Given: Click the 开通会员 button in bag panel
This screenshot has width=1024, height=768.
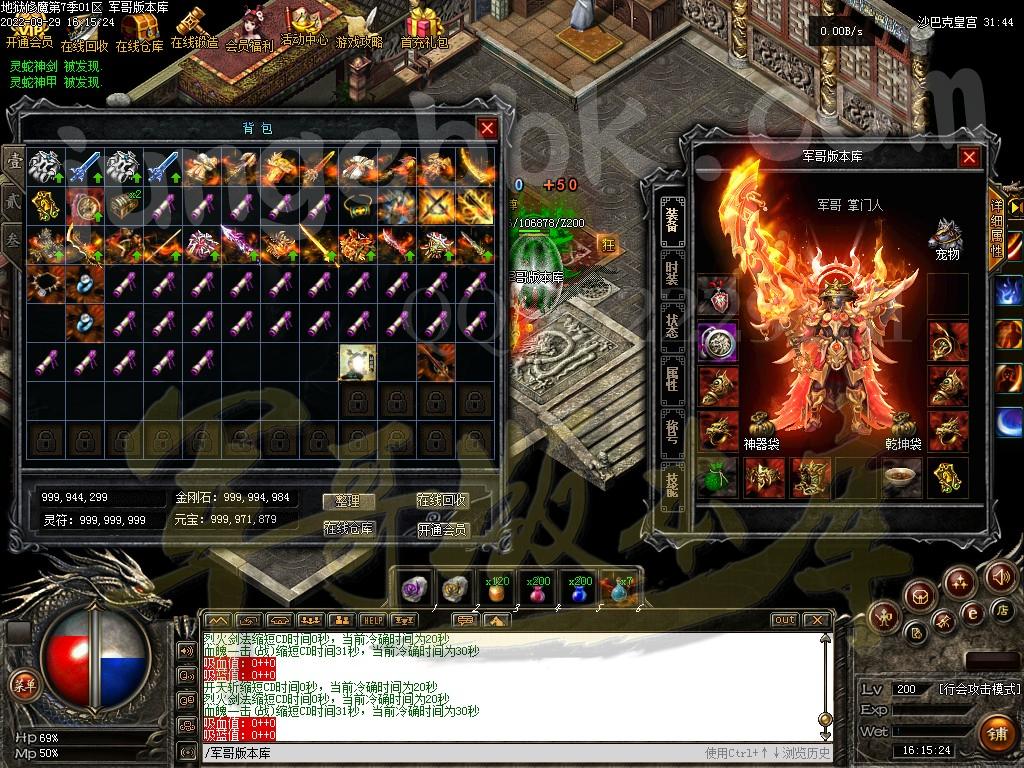Looking at the screenshot, I should click(442, 529).
